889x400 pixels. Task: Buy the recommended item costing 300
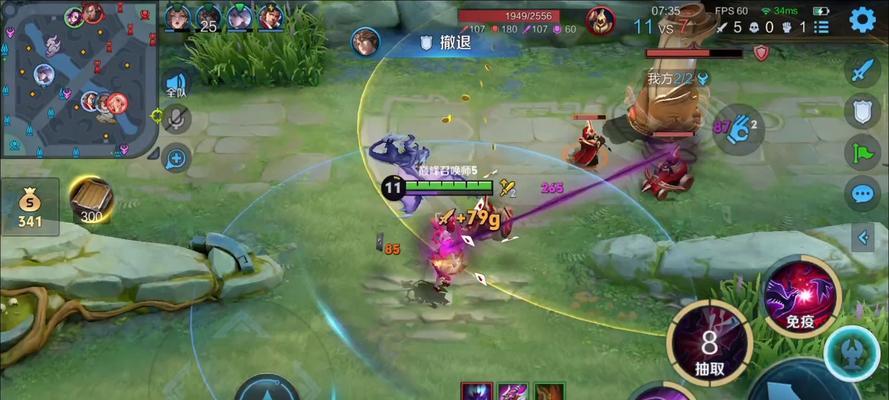[x=92, y=199]
